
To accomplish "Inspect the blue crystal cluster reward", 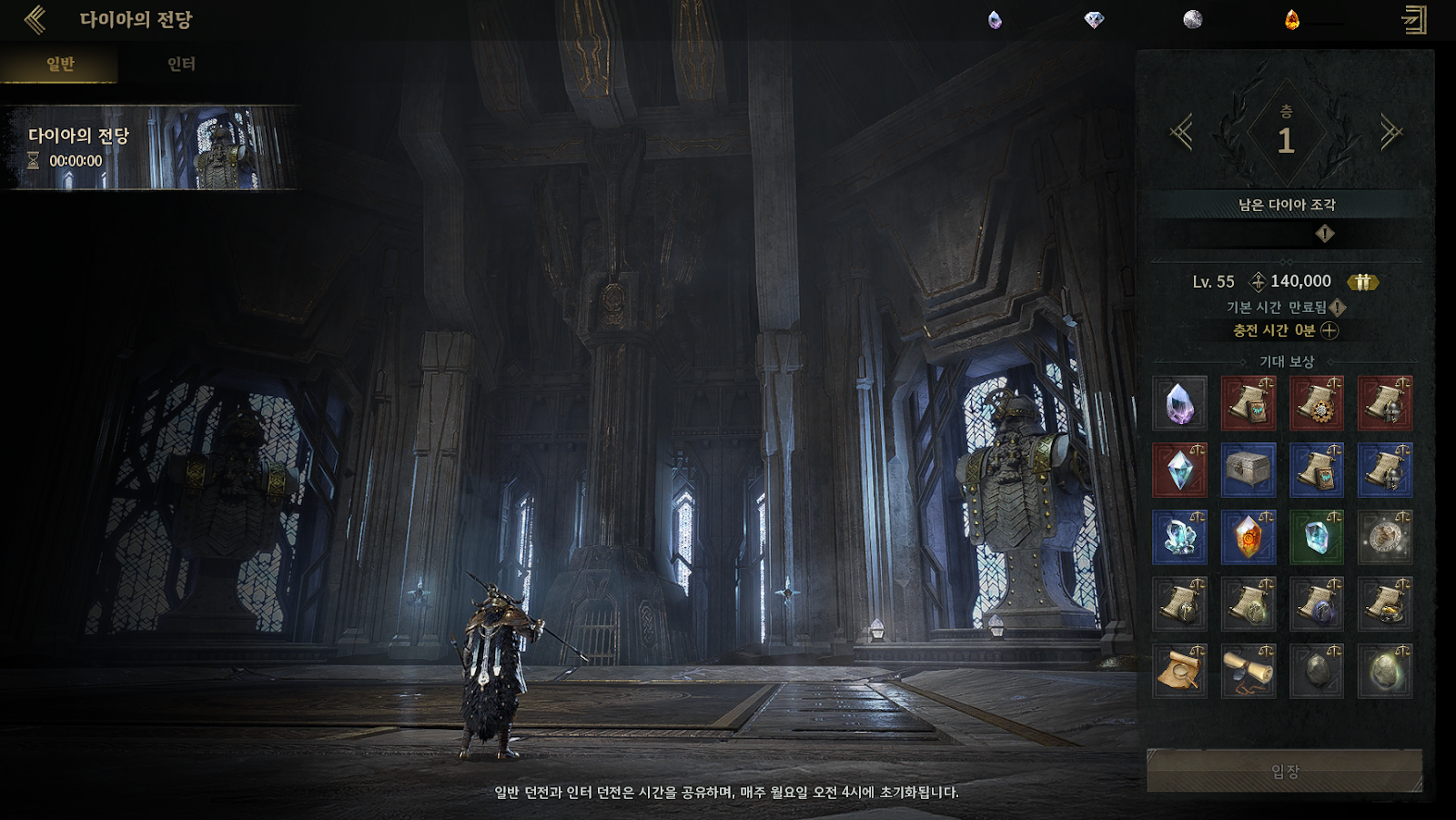I will point(1179,537).
